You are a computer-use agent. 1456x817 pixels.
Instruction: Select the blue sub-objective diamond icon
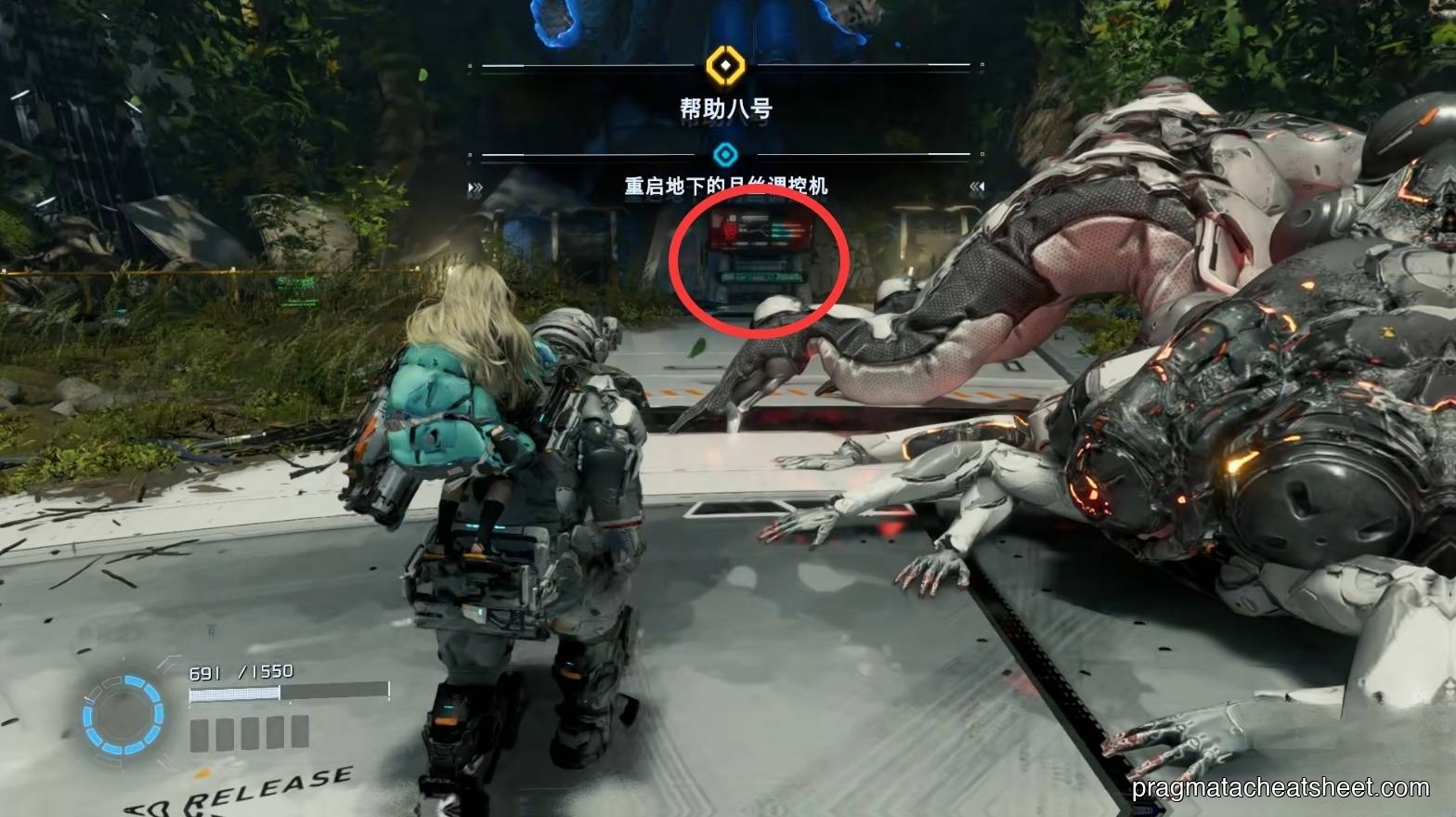click(724, 153)
